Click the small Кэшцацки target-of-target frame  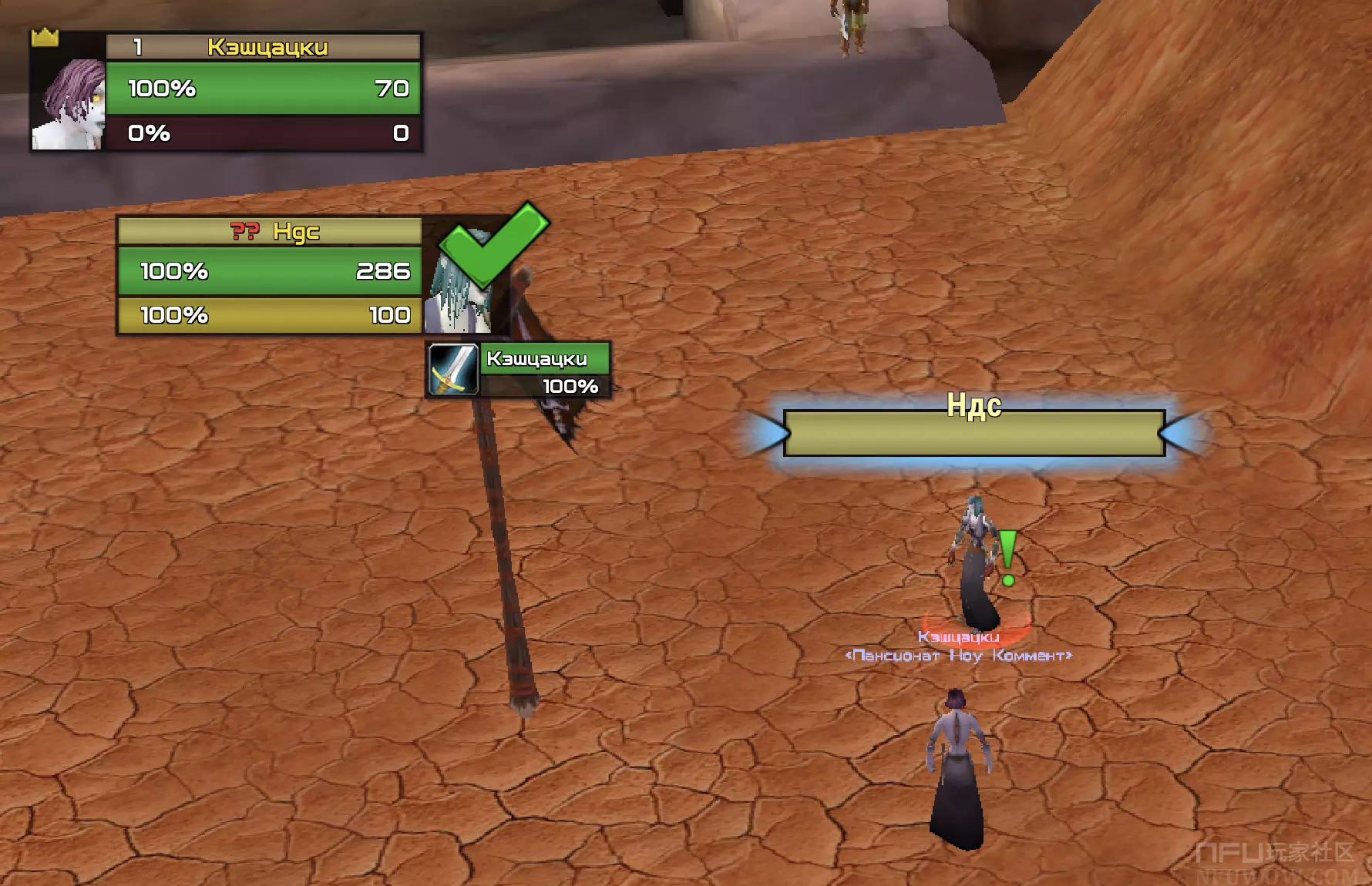[x=520, y=371]
